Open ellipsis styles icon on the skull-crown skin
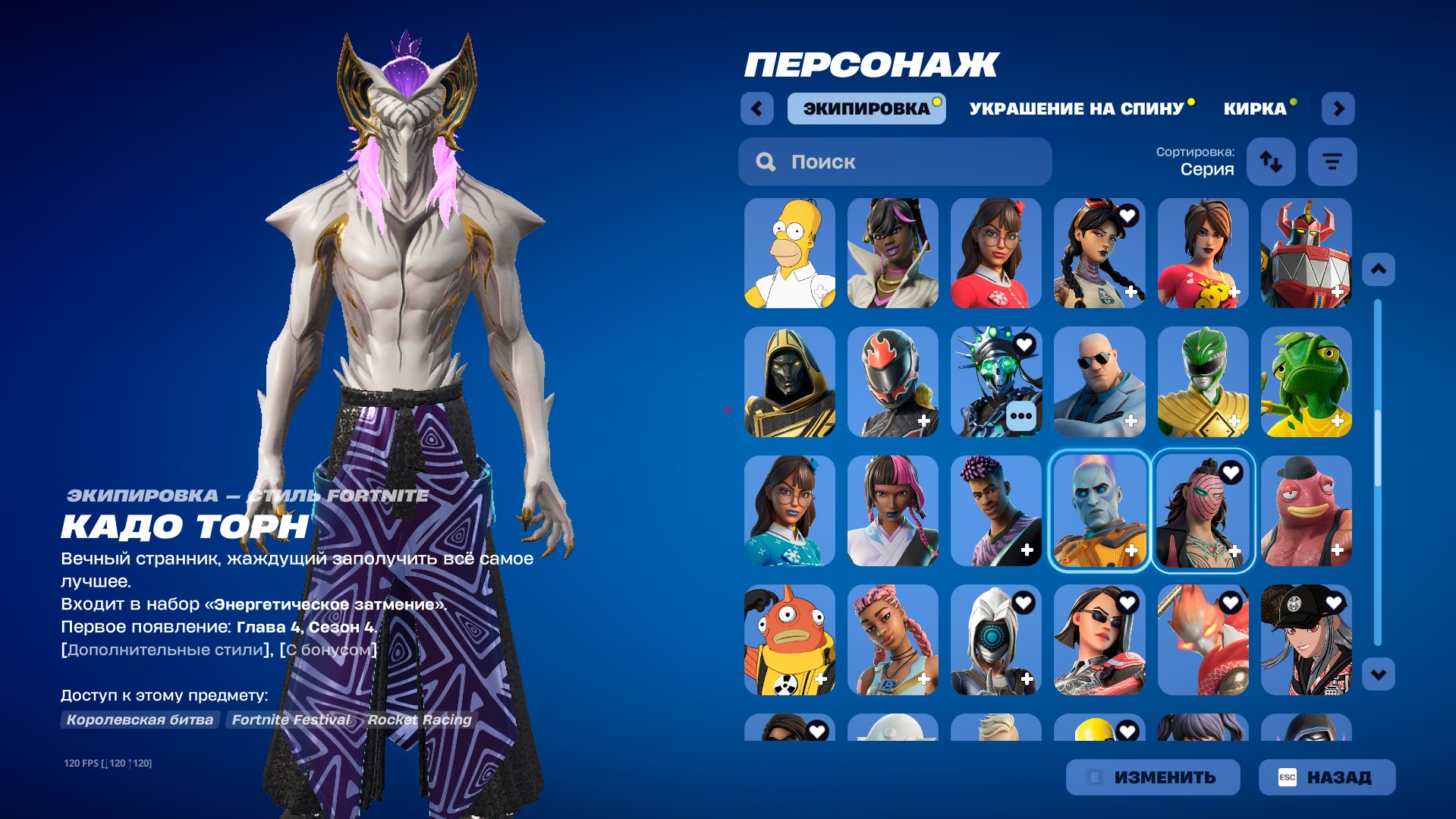Screen dimensions: 1456x819 1020,416
